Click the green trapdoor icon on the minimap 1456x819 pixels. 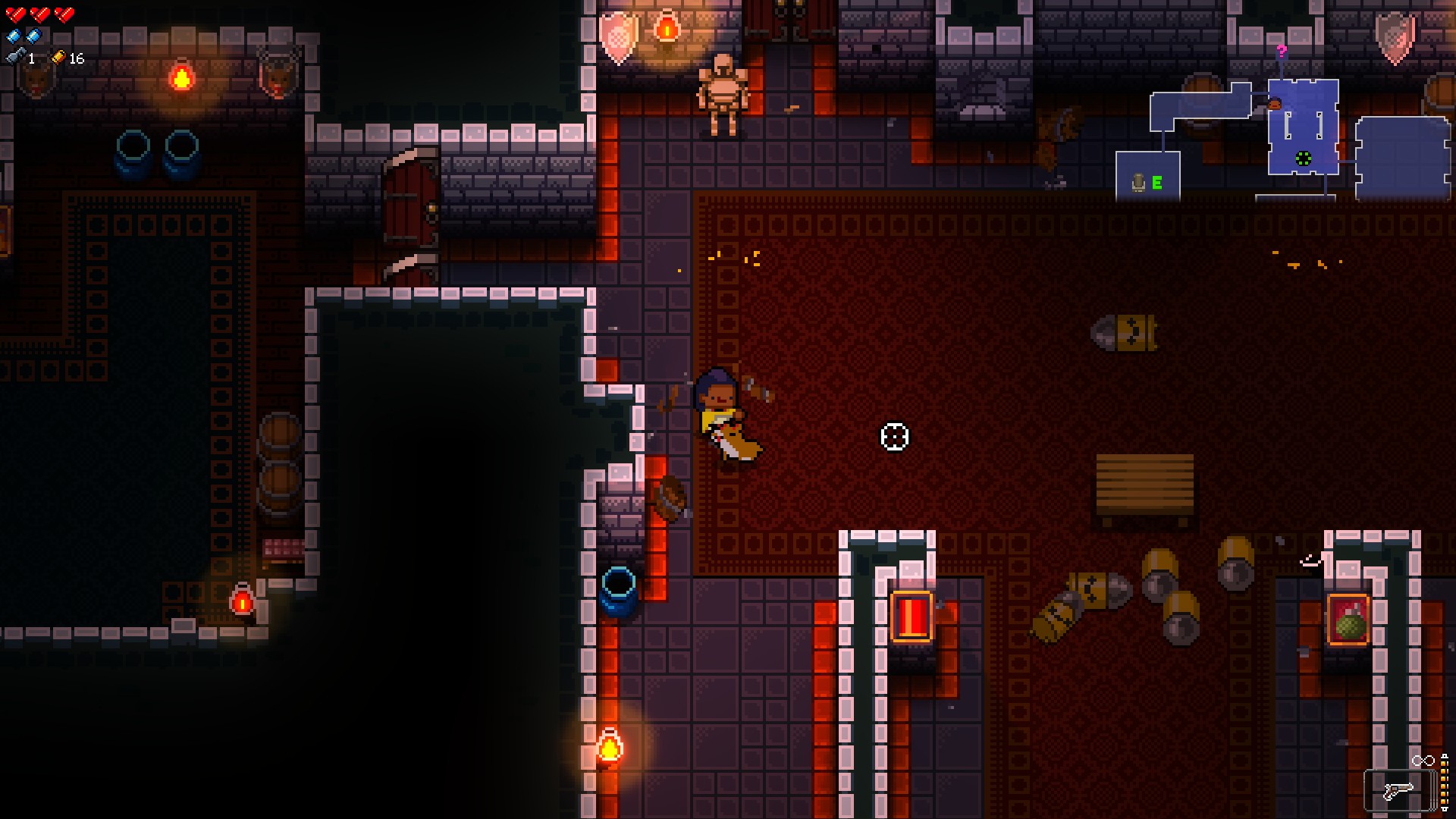[1302, 158]
